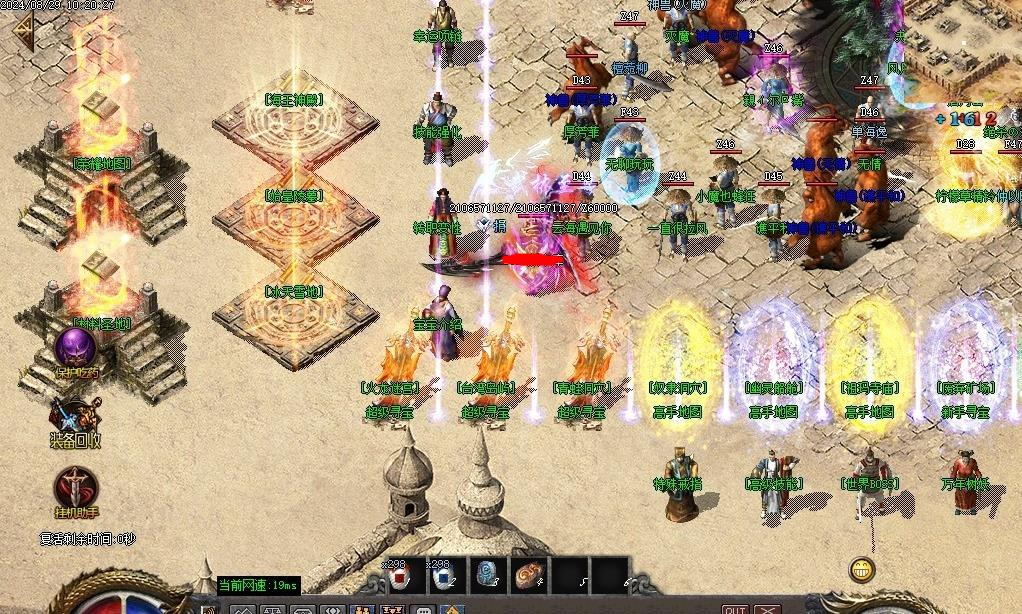Use the red potion in hotbar slot 1
The width and height of the screenshot is (1022, 614).
pos(400,576)
